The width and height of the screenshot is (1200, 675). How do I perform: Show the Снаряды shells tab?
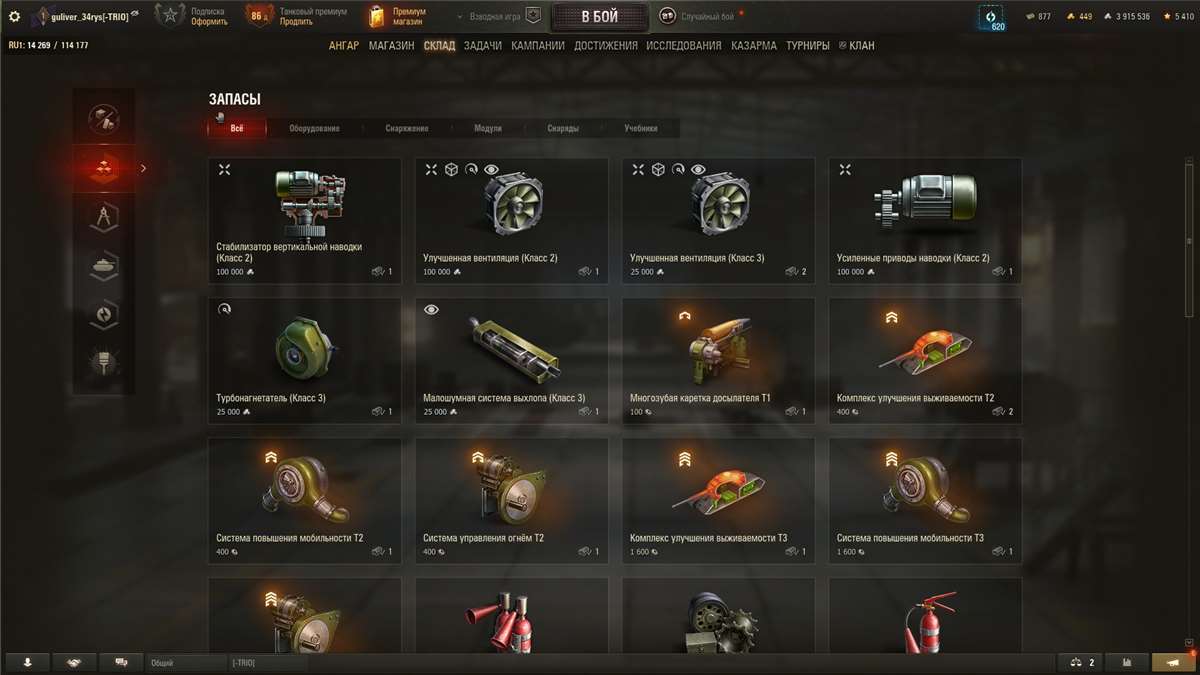563,128
